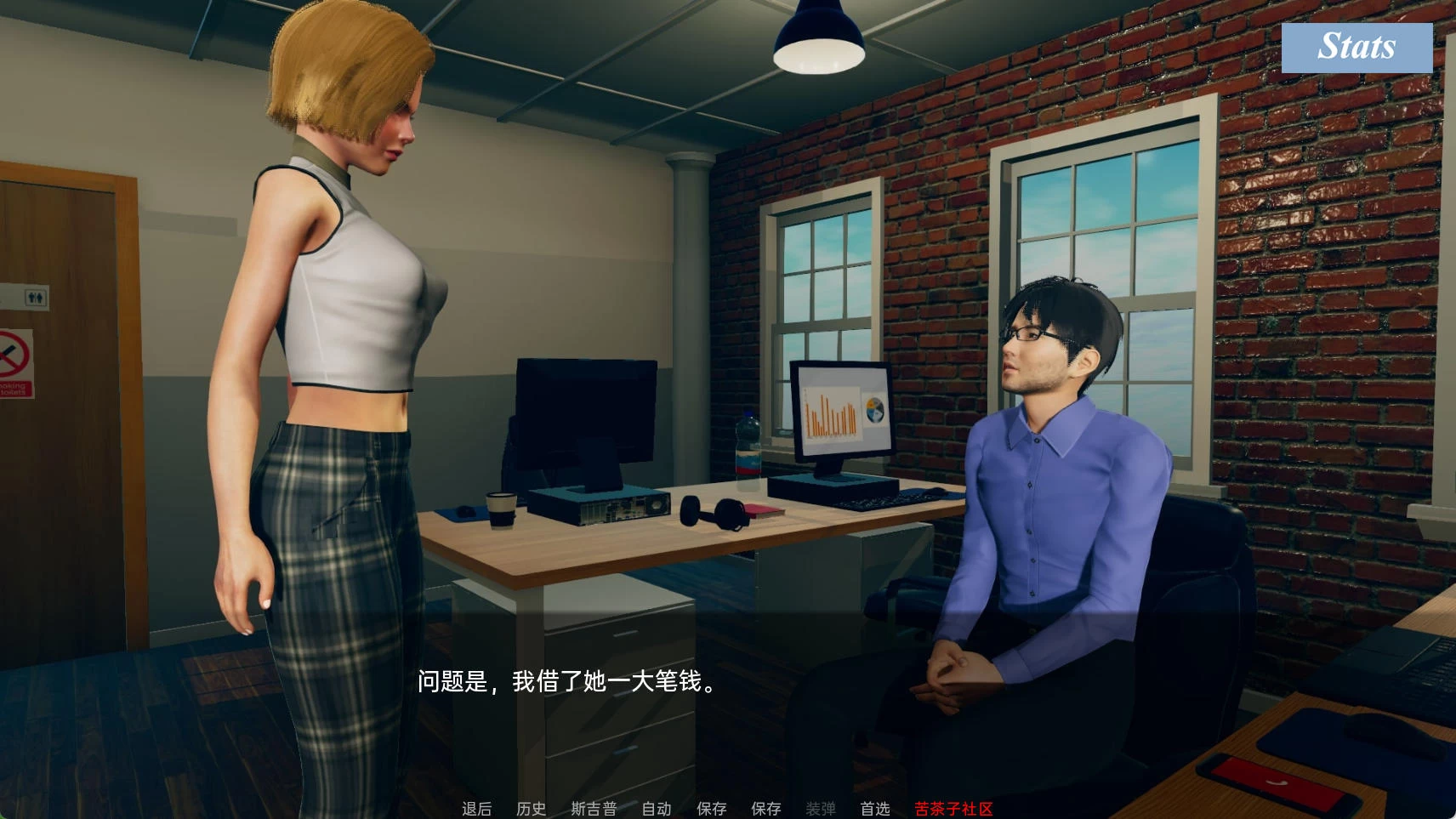The width and height of the screenshot is (1456, 819).
Task: Open the Stats panel
Action: click(1356, 47)
